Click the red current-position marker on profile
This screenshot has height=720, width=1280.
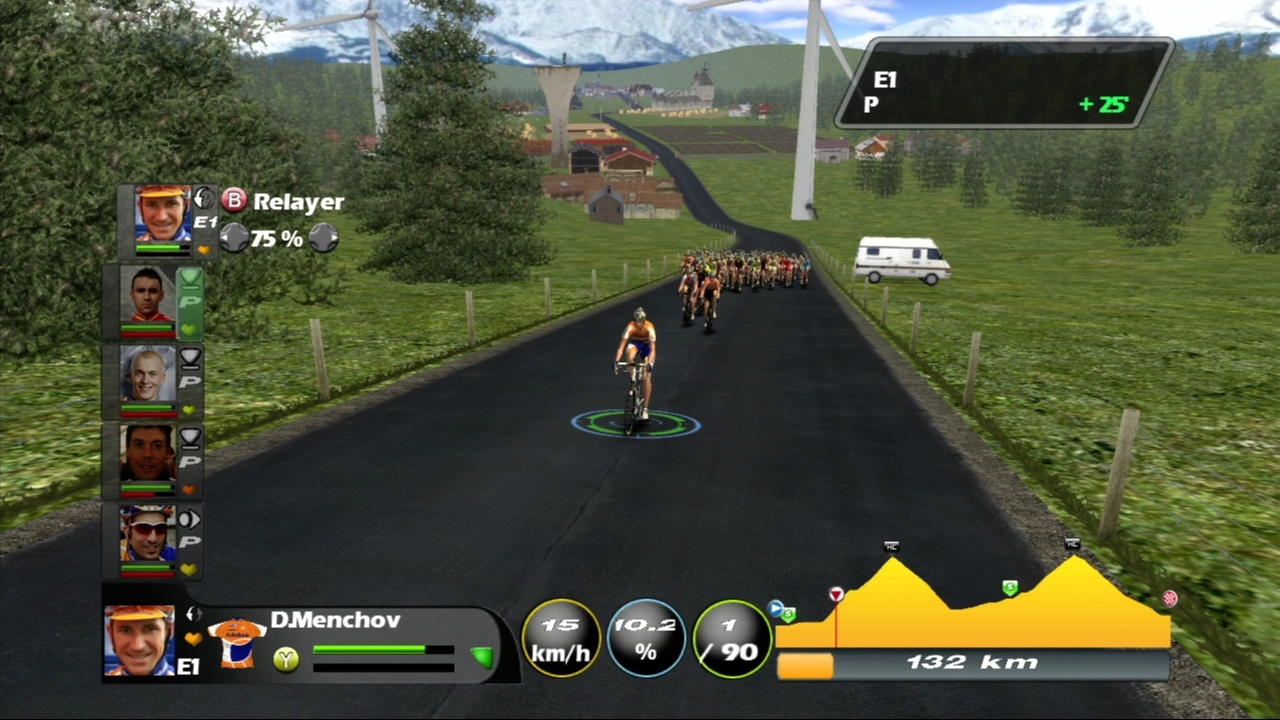click(x=836, y=595)
